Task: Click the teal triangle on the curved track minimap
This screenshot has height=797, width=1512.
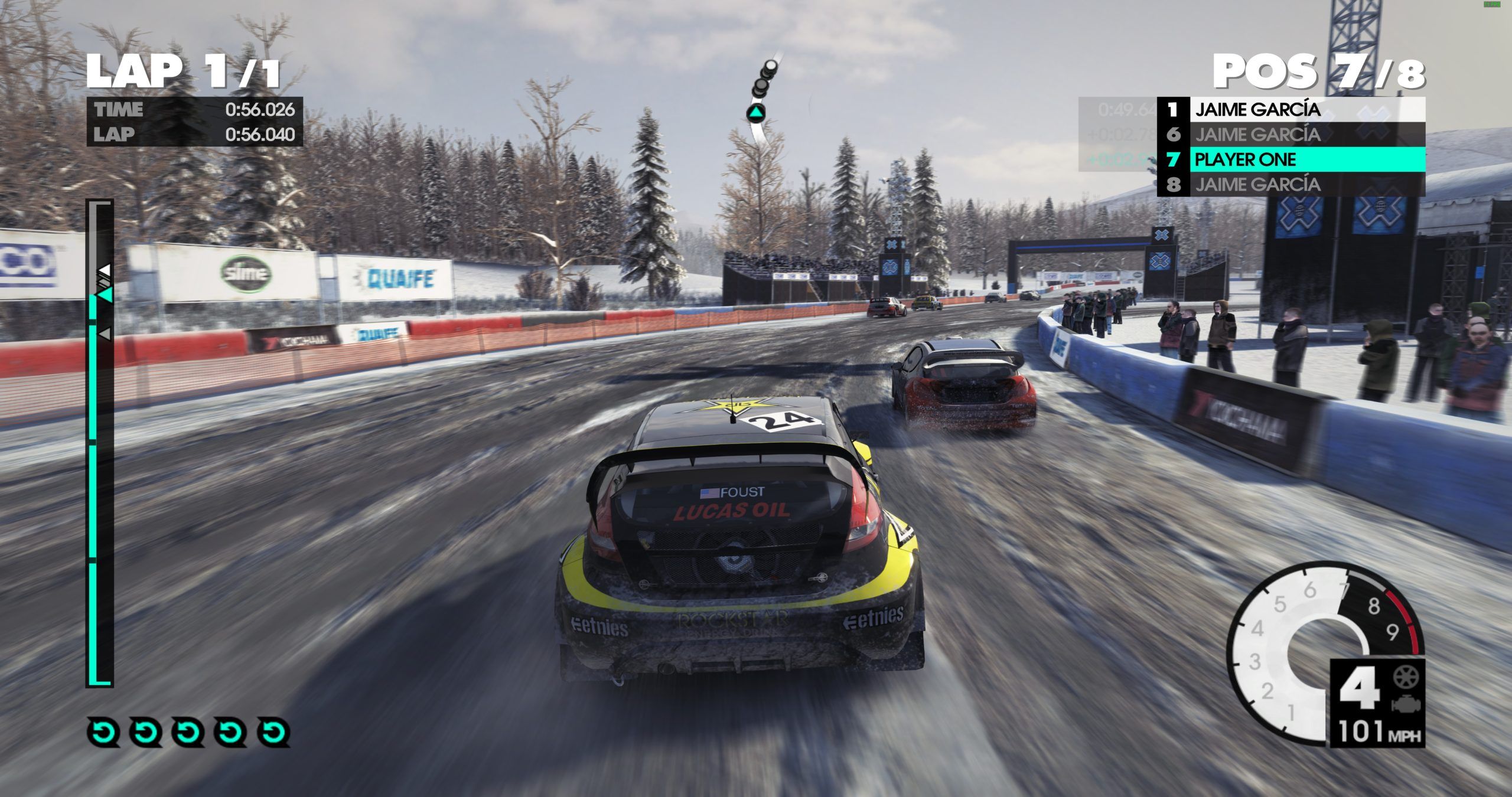Action: [755, 112]
